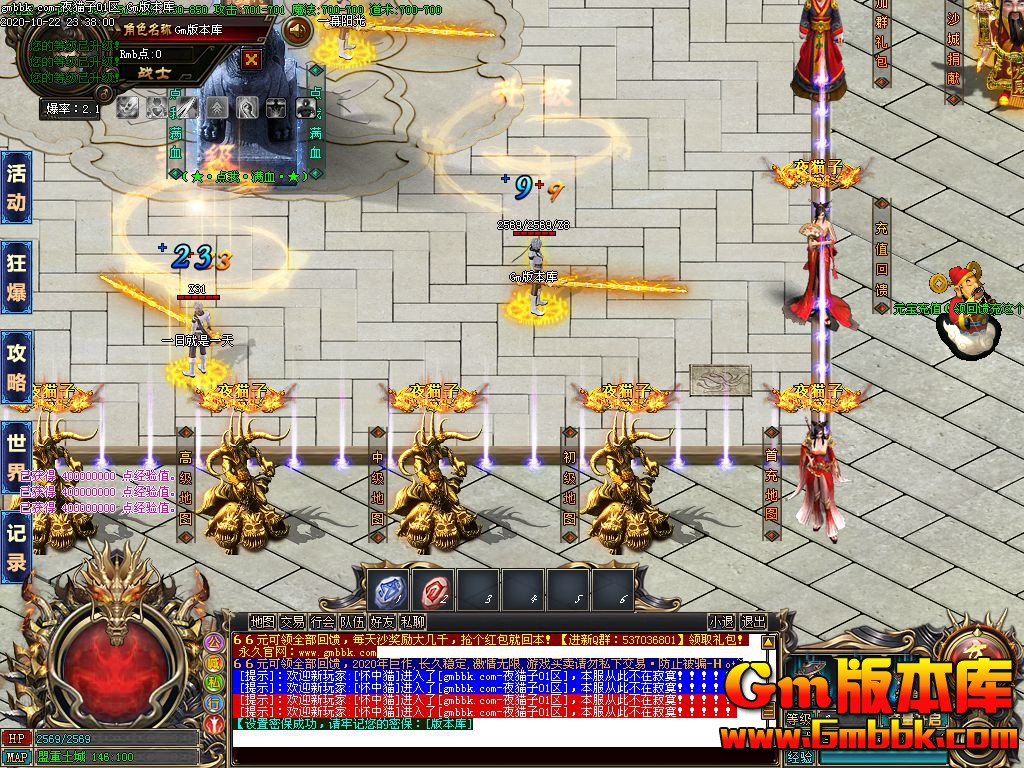The image size is (1024, 768).
Task: Click the 退出 exit game button
Action: pos(753,622)
